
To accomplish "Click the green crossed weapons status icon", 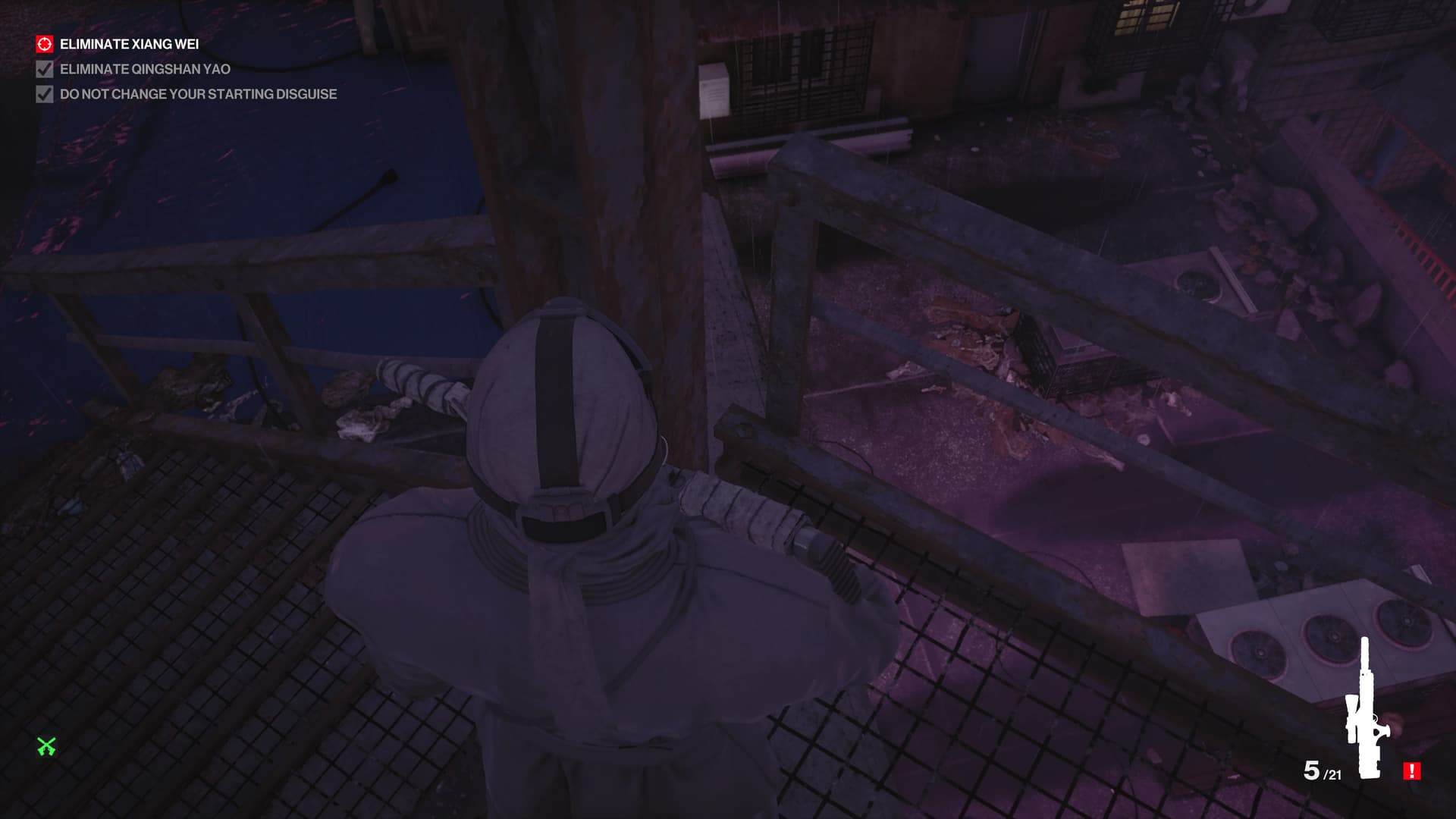I will click(47, 747).
